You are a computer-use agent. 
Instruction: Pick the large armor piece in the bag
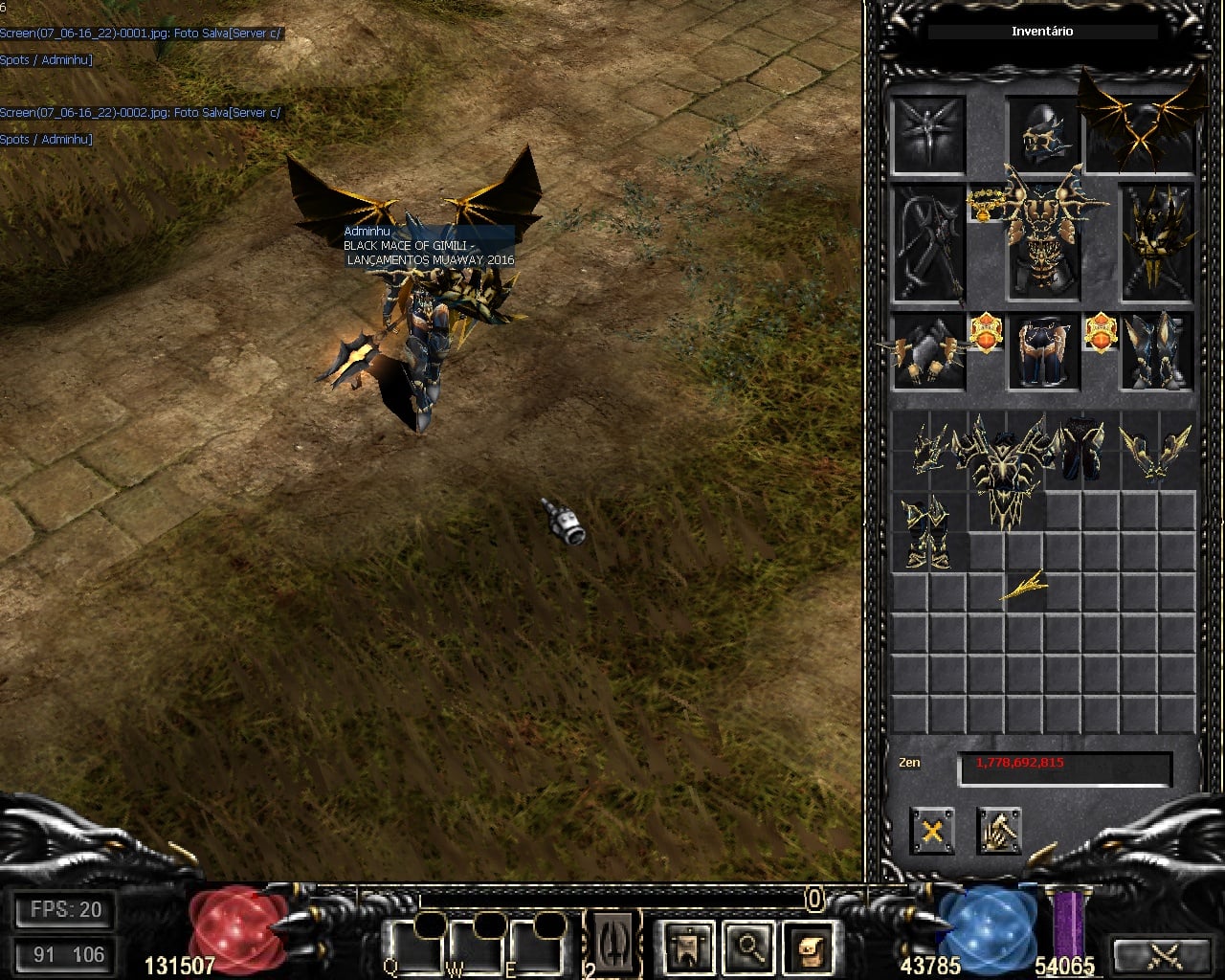pyautogui.click(x=1005, y=469)
